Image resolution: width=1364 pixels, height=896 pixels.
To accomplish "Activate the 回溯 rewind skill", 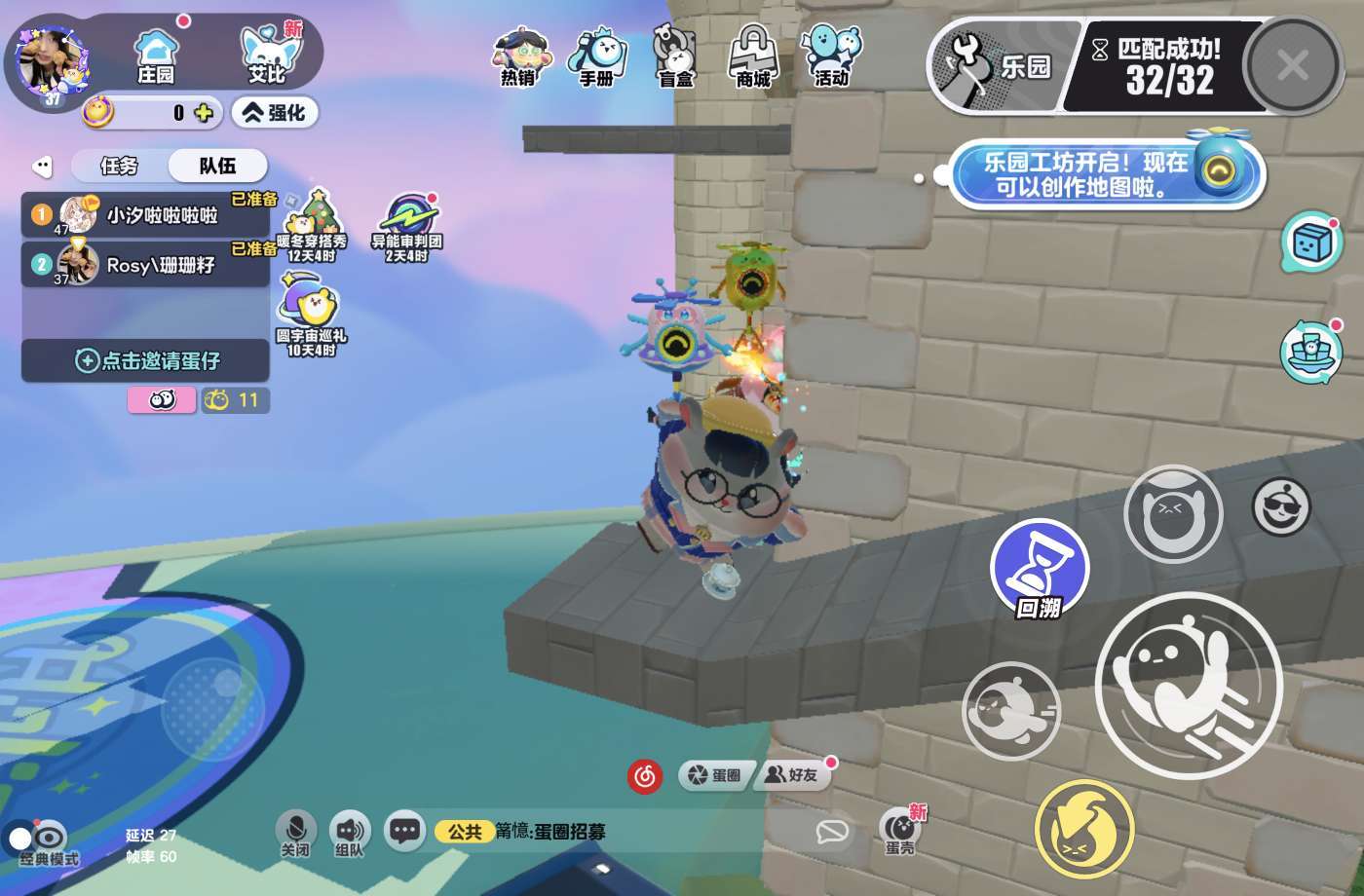I will pos(1039,568).
